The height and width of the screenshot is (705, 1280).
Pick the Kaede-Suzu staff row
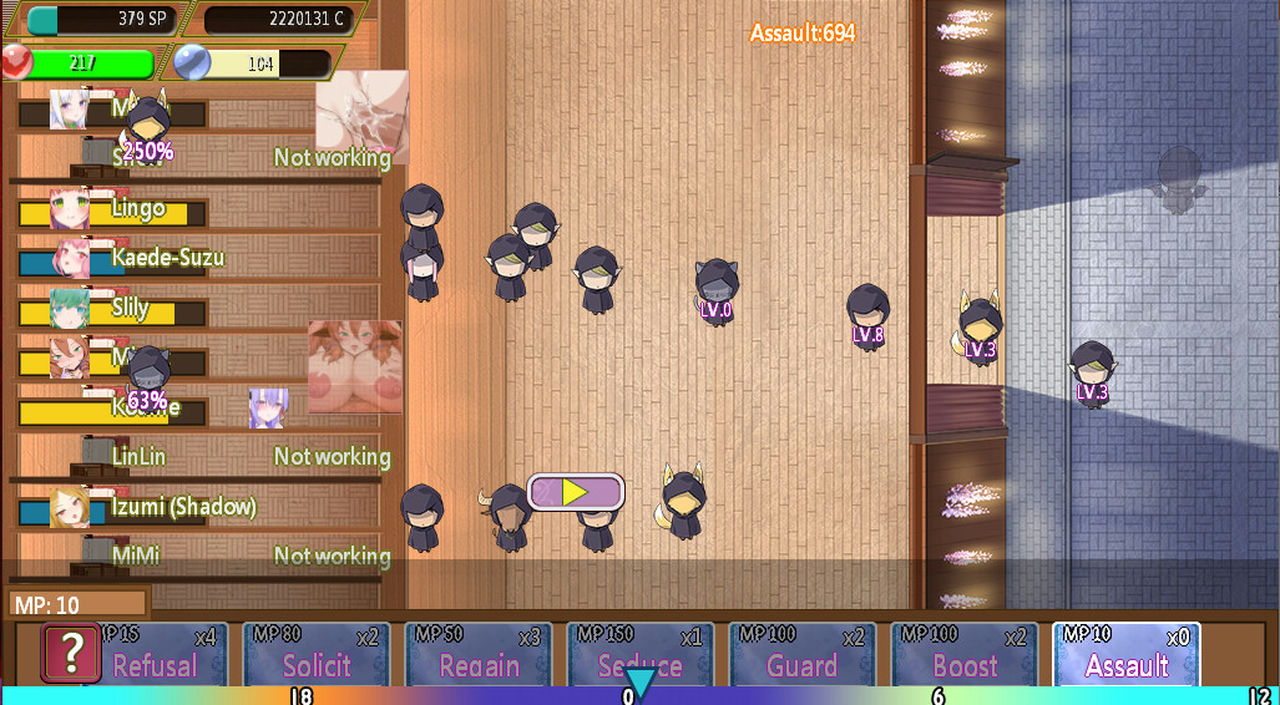166,259
